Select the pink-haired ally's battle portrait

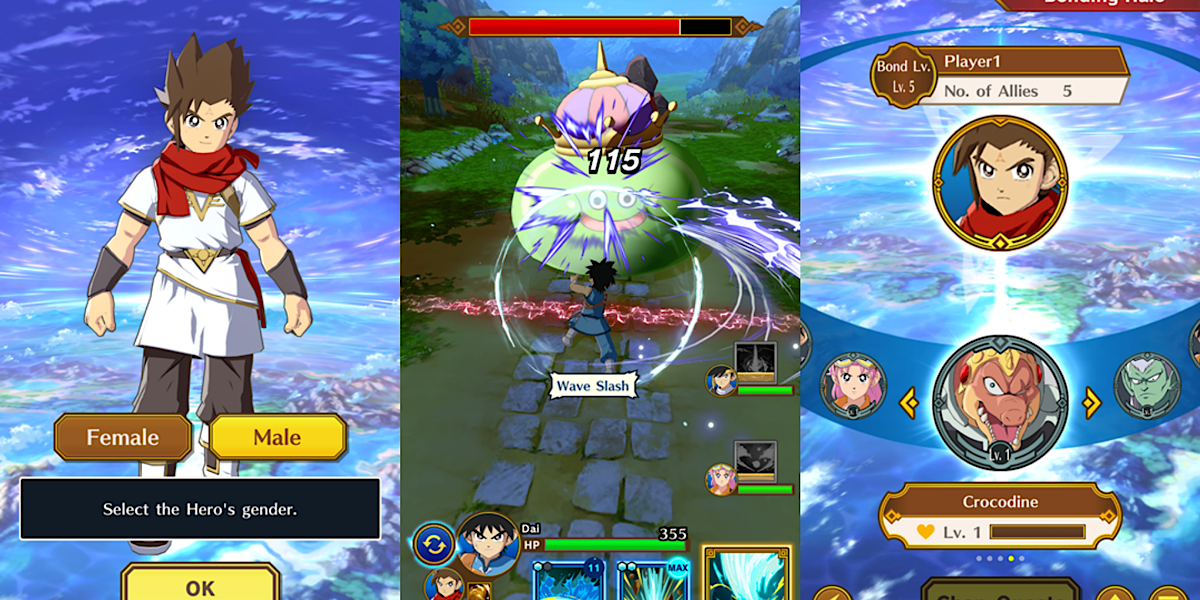(721, 479)
